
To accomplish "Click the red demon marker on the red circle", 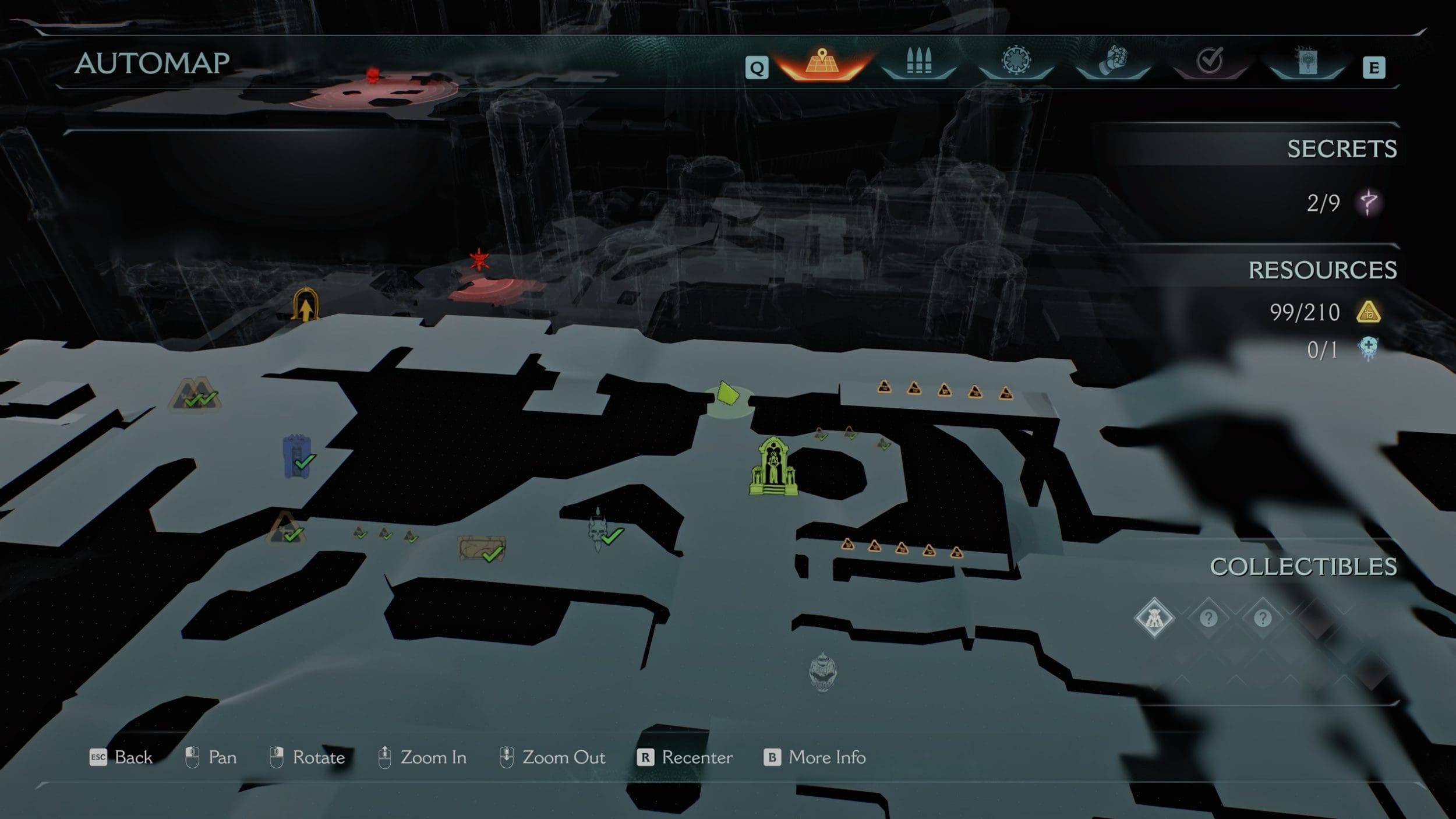I will click(x=479, y=260).
